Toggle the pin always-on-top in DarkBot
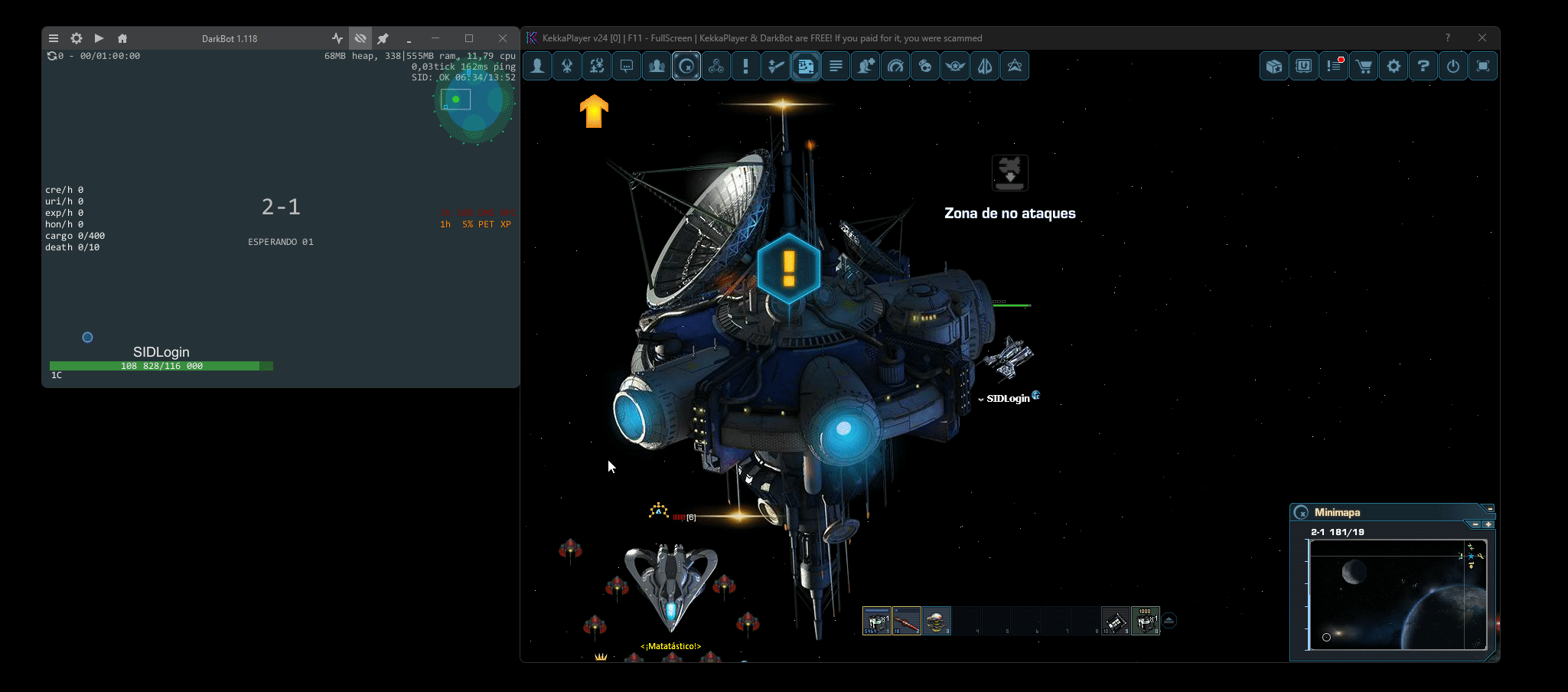 [x=383, y=38]
